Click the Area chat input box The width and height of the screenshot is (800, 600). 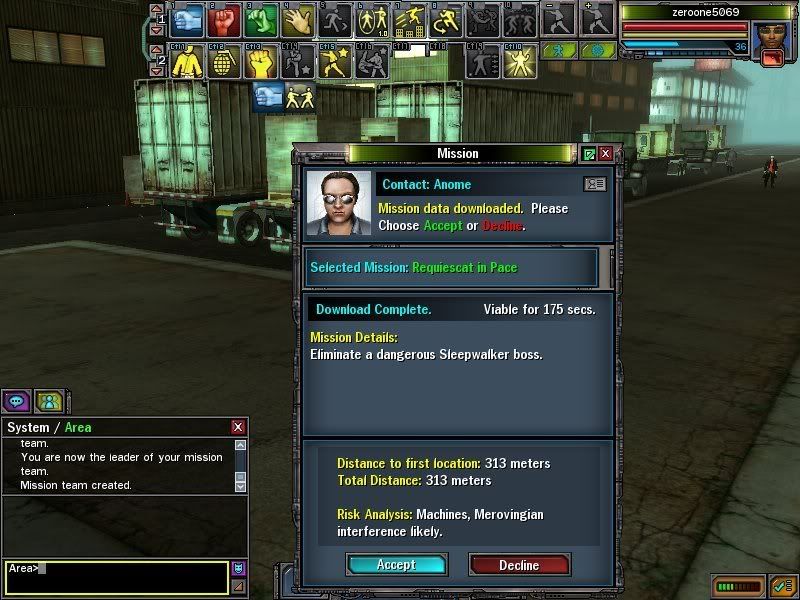click(115, 575)
